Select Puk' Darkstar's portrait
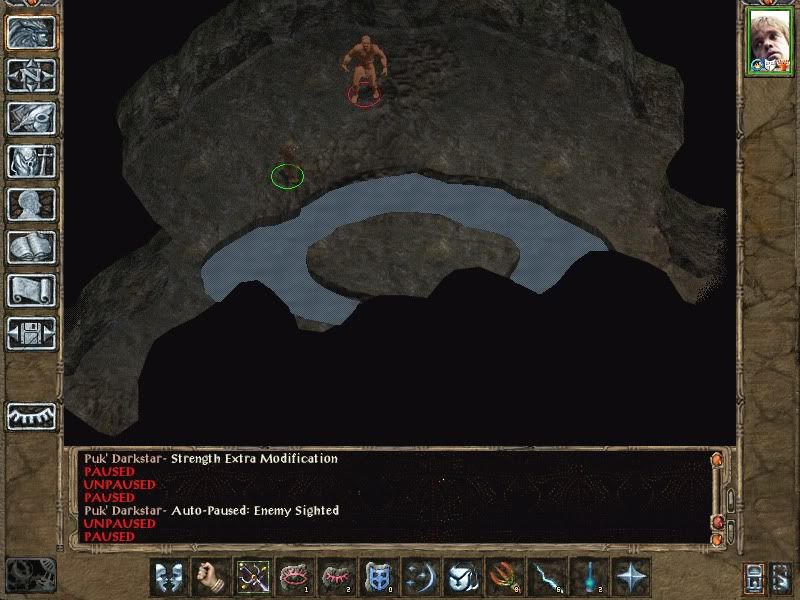This screenshot has height=600, width=800. pyautogui.click(x=769, y=42)
